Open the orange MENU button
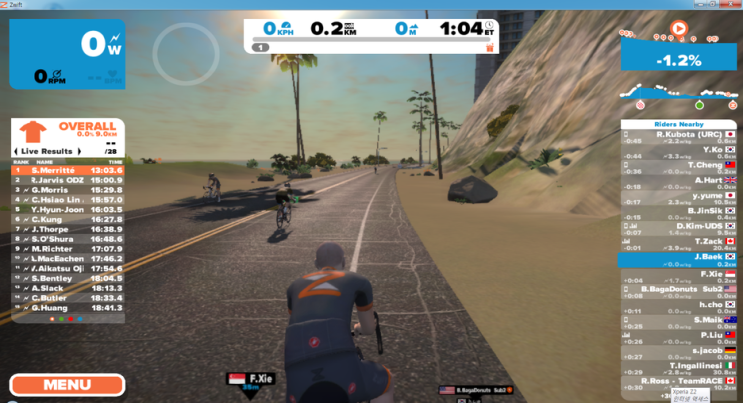 (67, 385)
